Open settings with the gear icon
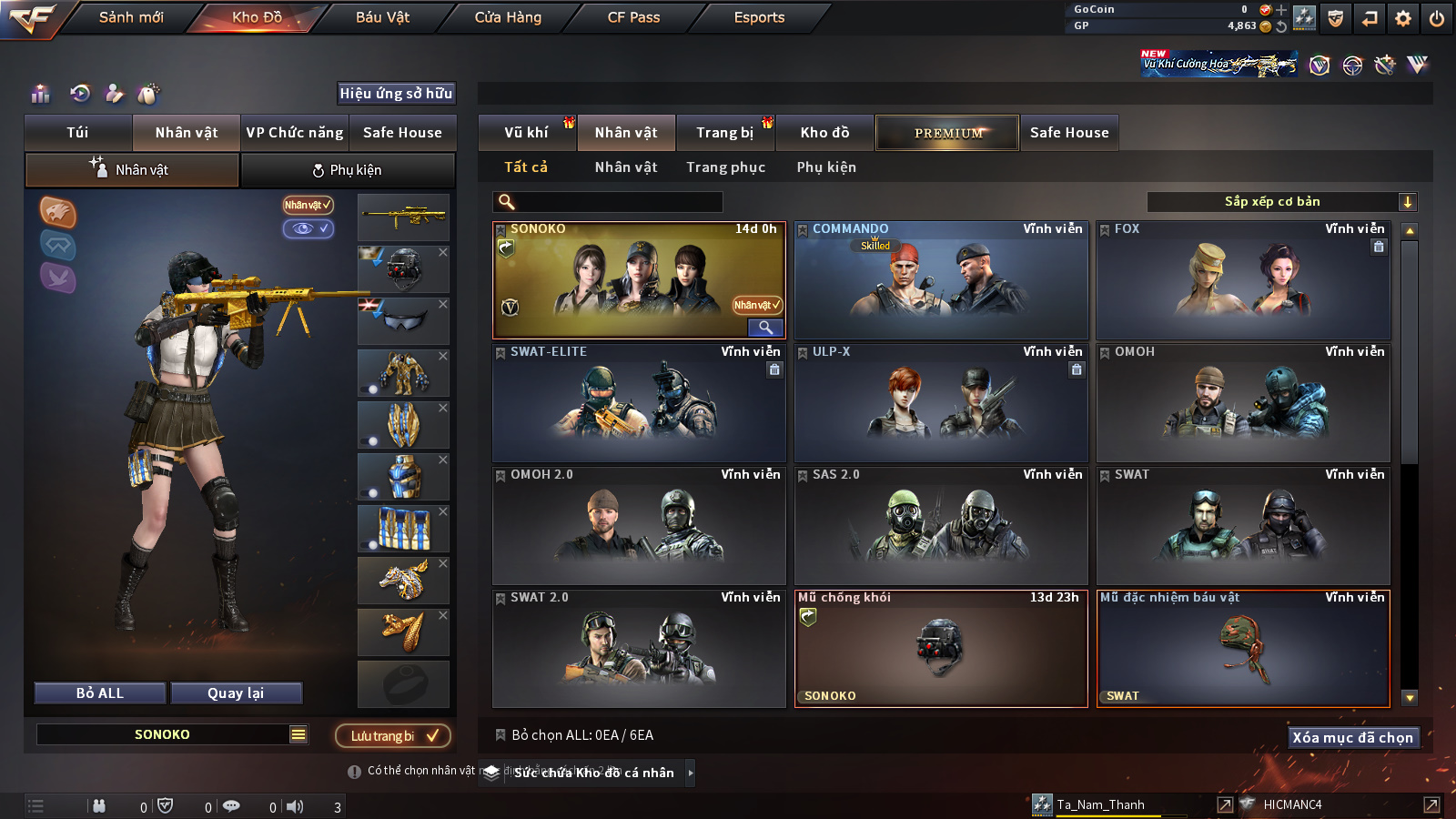 coord(1403,18)
